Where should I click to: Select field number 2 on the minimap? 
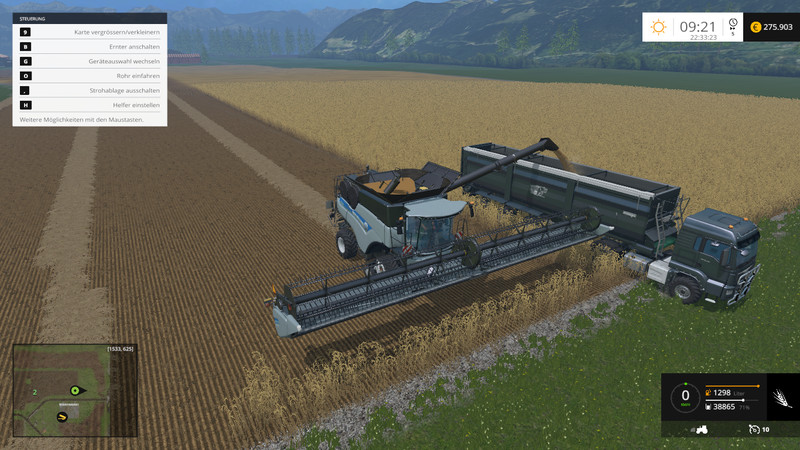coord(34,393)
